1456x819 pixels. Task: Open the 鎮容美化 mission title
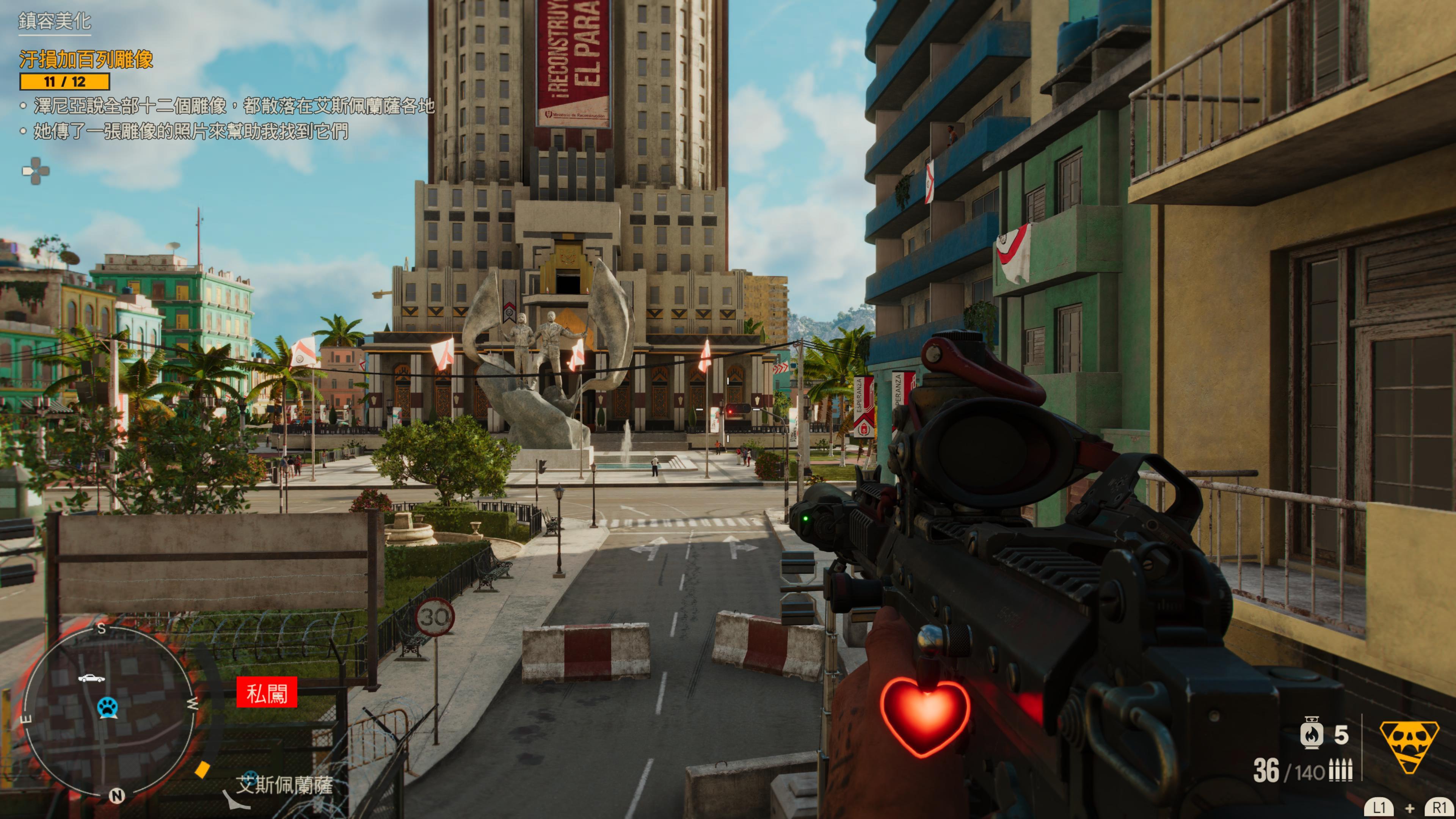tap(54, 22)
